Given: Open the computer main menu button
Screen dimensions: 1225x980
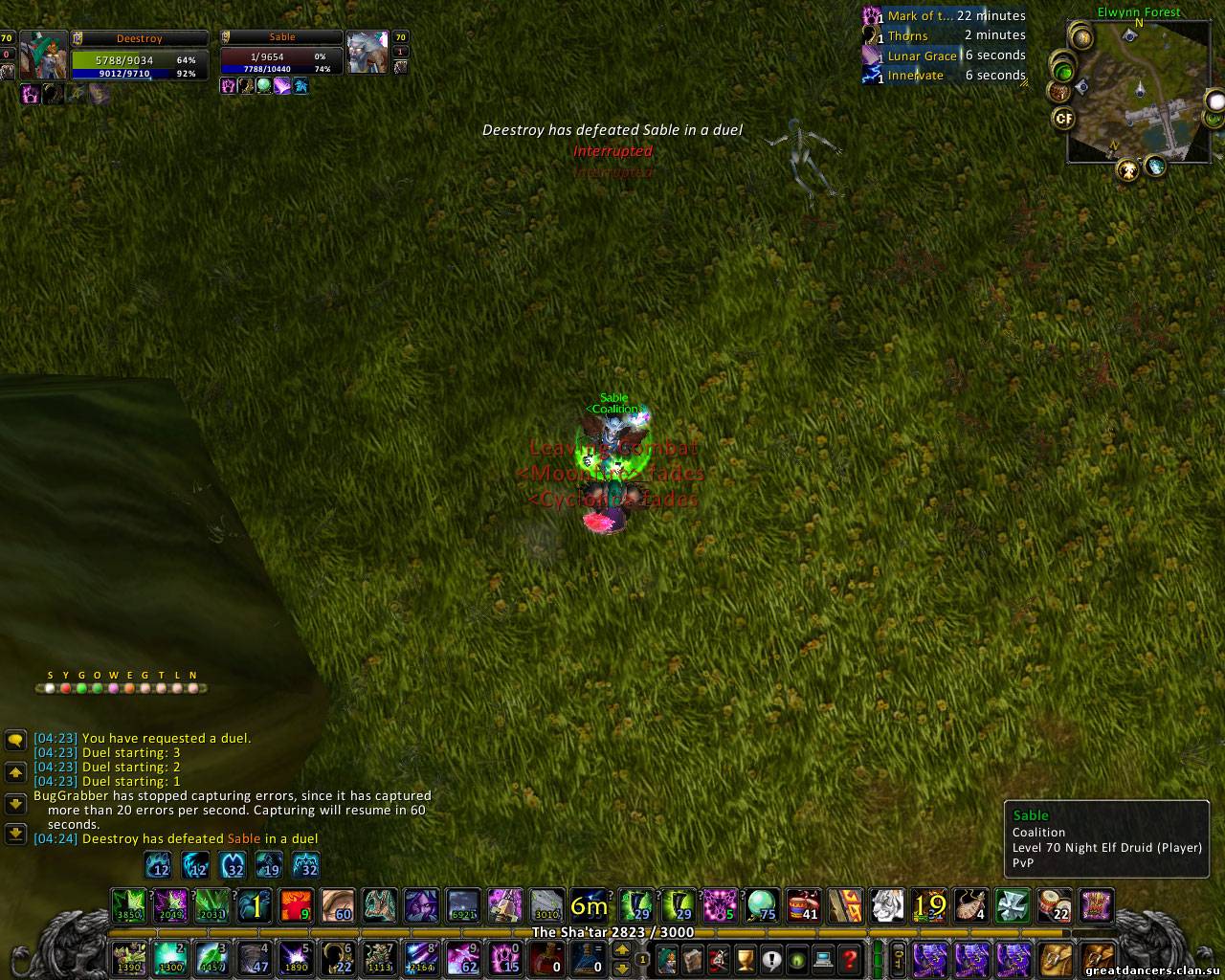Looking at the screenshot, I should click(x=823, y=958).
